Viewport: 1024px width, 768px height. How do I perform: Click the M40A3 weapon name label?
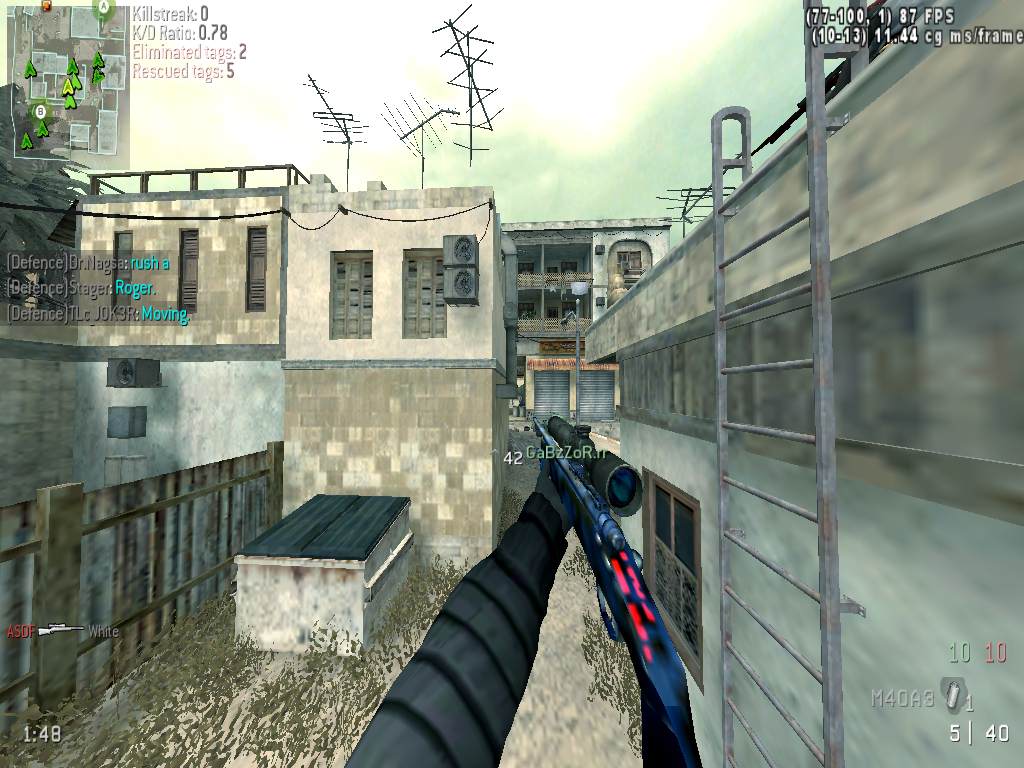tap(904, 698)
